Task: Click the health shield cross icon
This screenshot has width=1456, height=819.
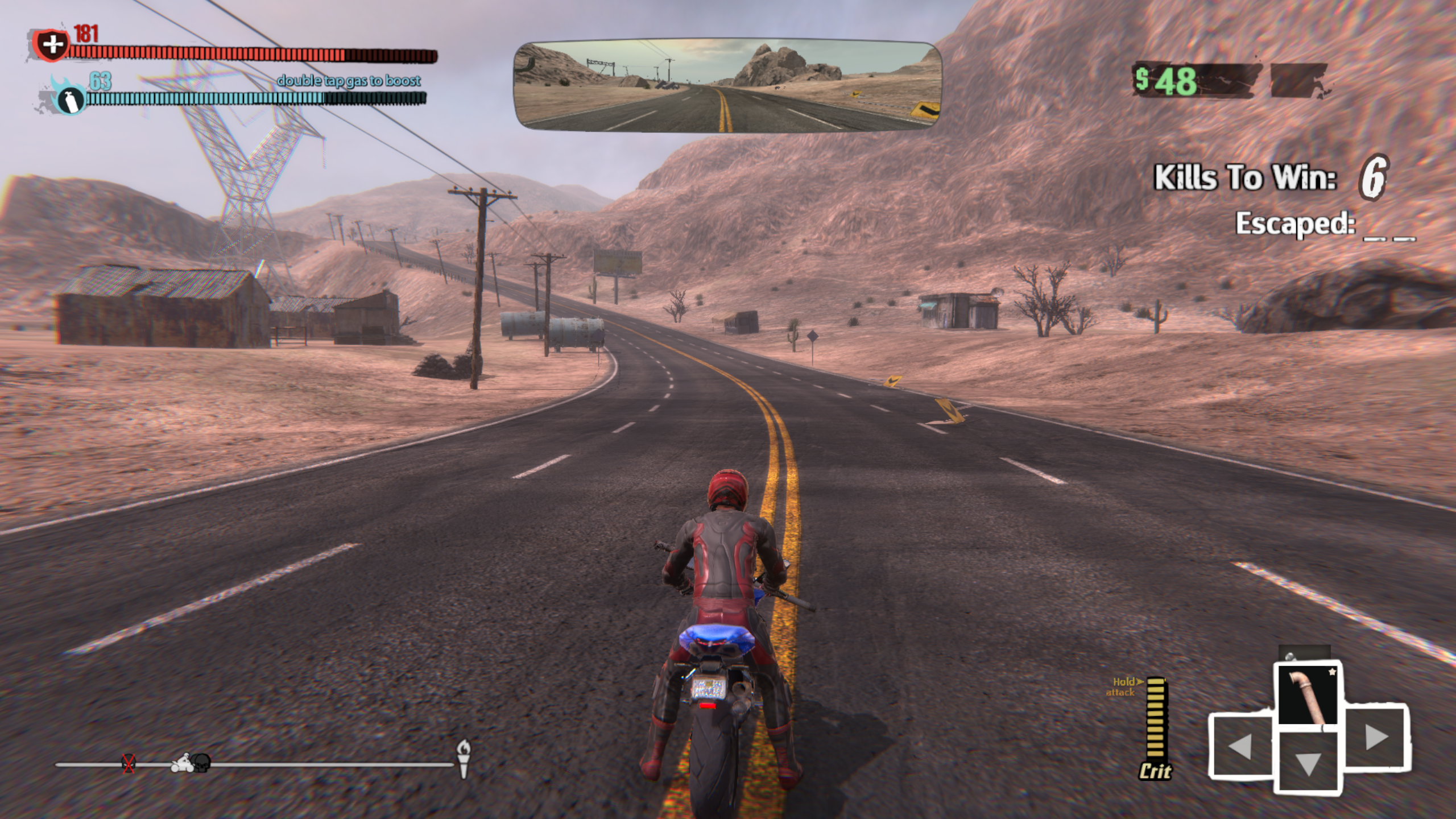Action: click(x=51, y=44)
